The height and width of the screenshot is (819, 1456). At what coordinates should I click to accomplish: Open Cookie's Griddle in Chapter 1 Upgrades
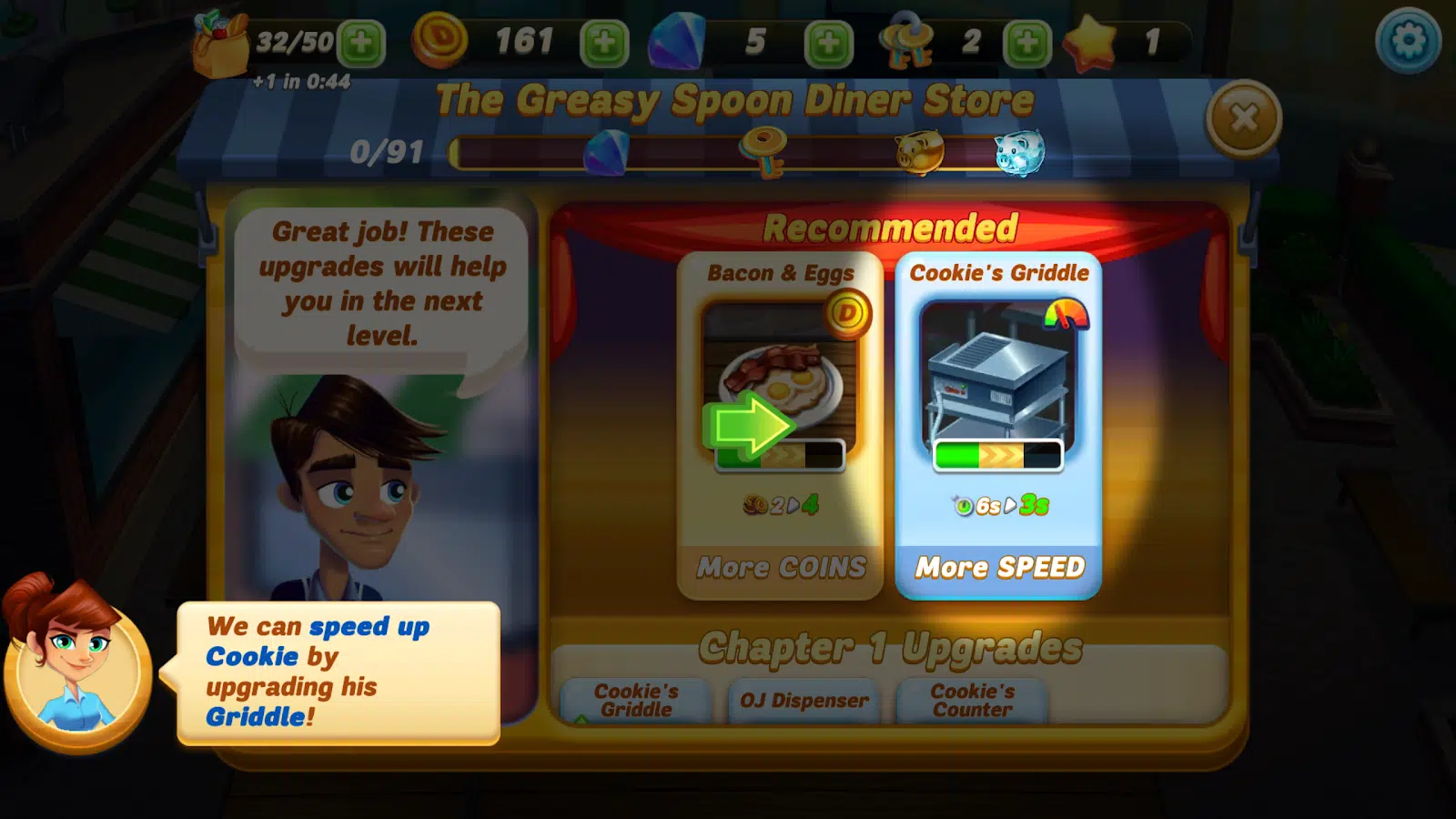pyautogui.click(x=636, y=701)
